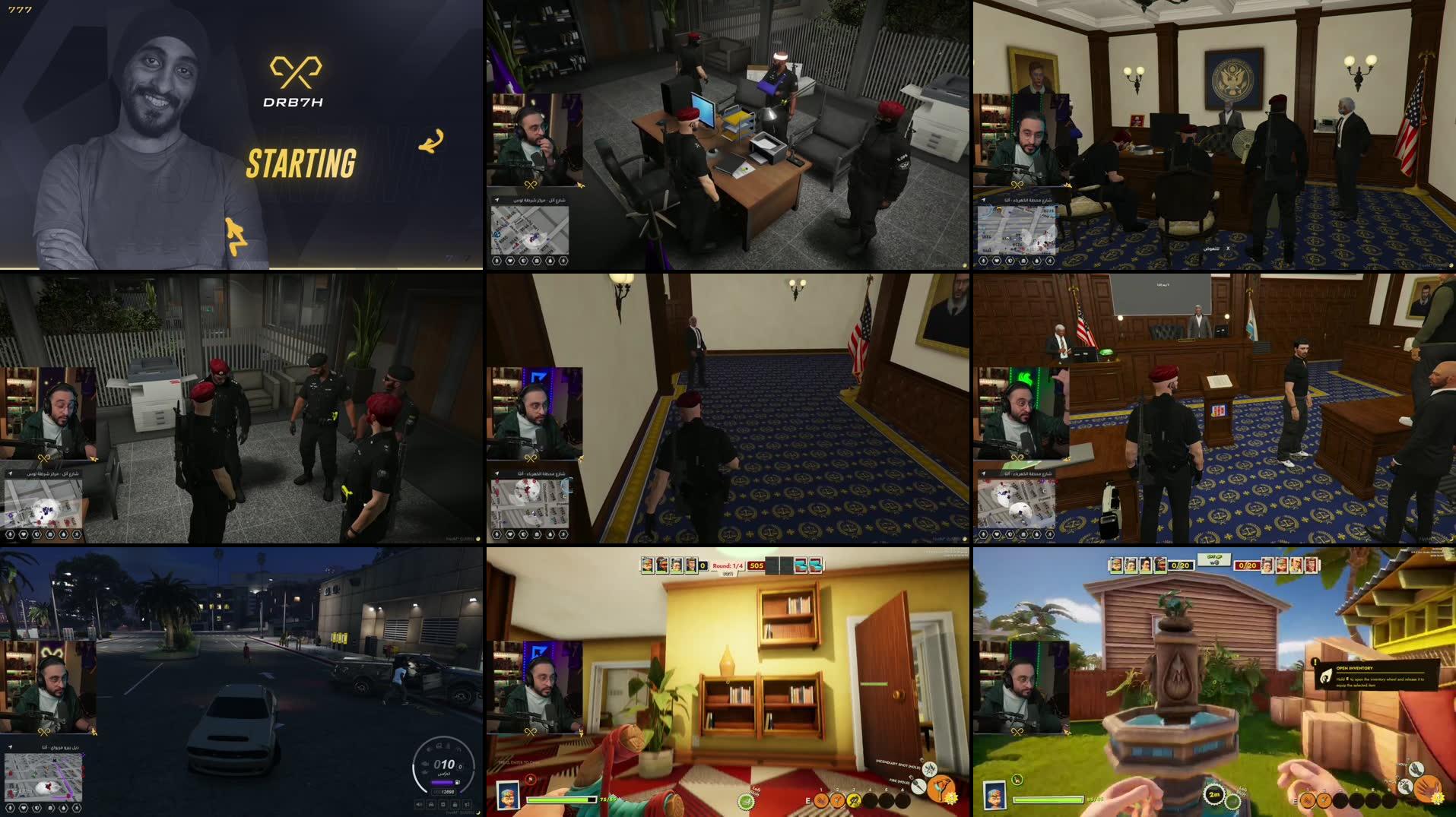The image size is (1456, 817).
Task: Select the leftmost character portrait at screen top
Action: (648, 565)
